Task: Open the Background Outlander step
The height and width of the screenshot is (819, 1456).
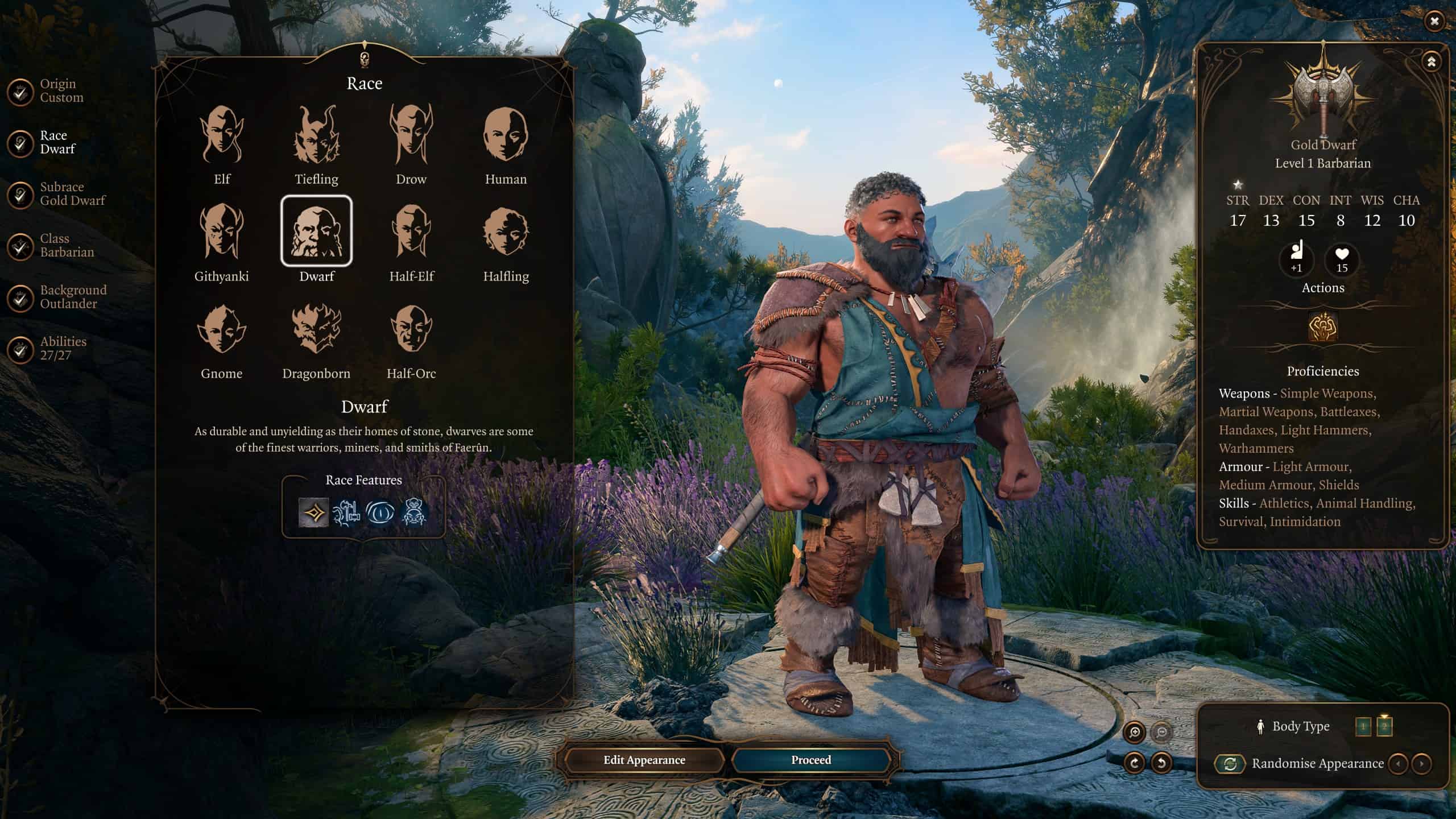Action: [x=73, y=296]
